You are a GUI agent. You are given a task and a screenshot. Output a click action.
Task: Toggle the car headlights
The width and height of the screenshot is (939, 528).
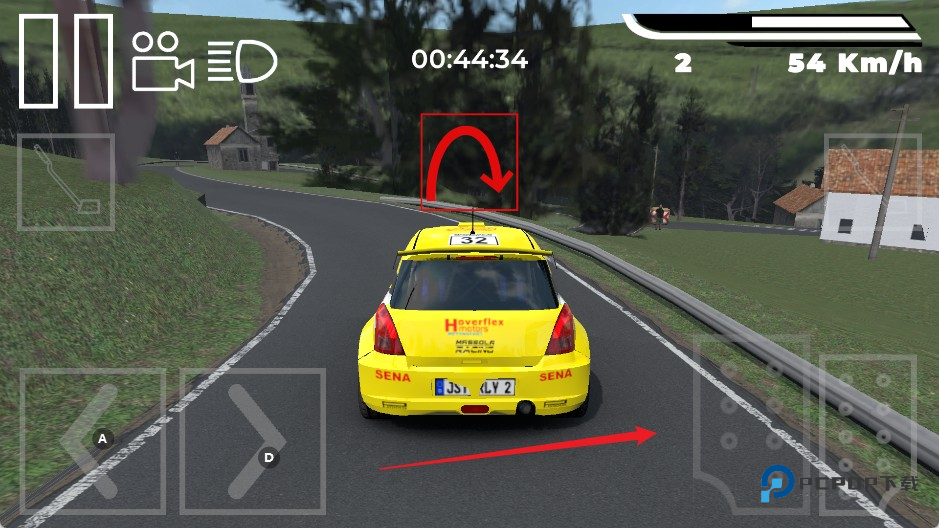click(x=242, y=62)
